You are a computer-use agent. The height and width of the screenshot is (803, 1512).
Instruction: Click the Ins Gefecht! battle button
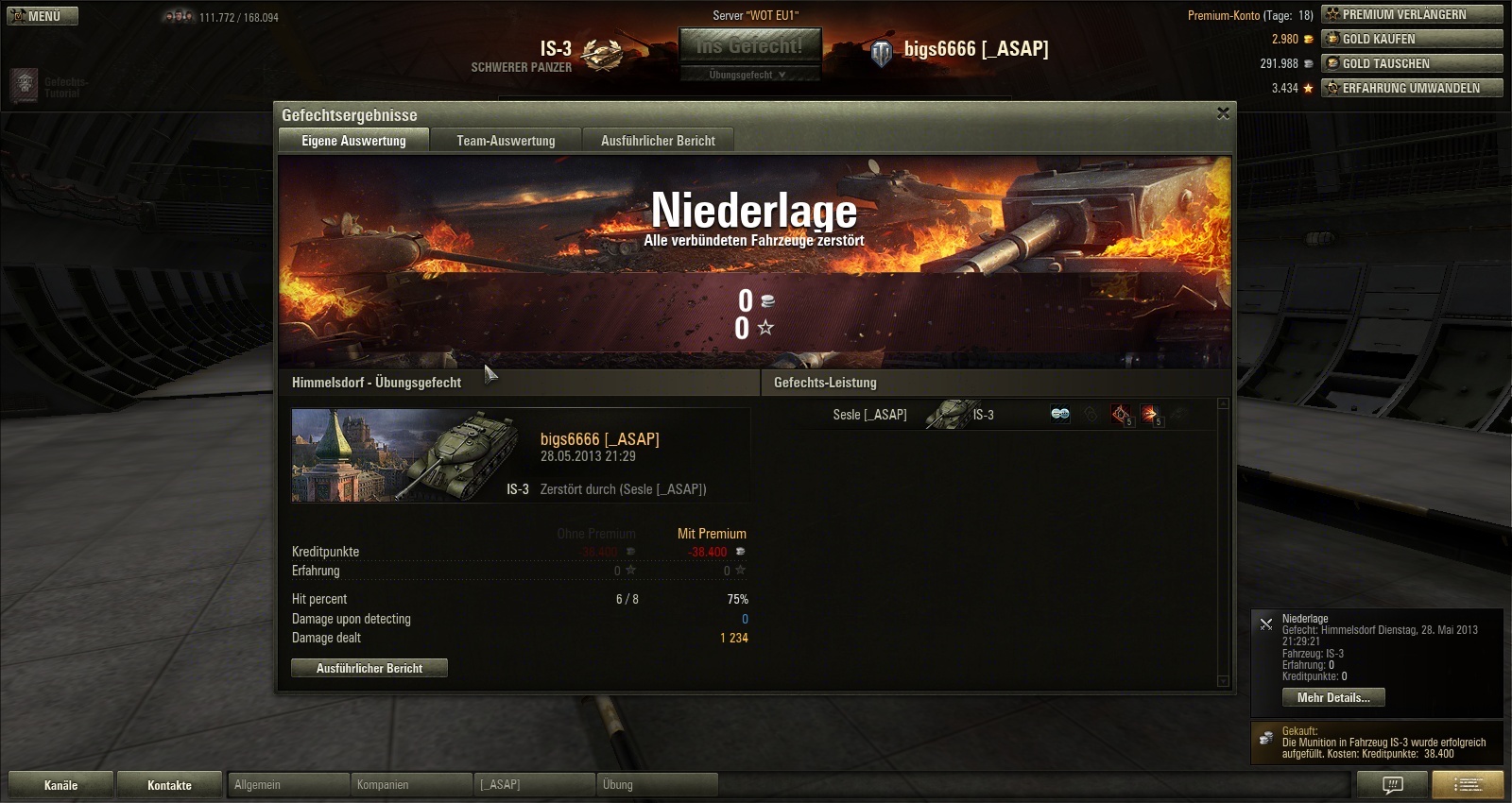click(749, 45)
